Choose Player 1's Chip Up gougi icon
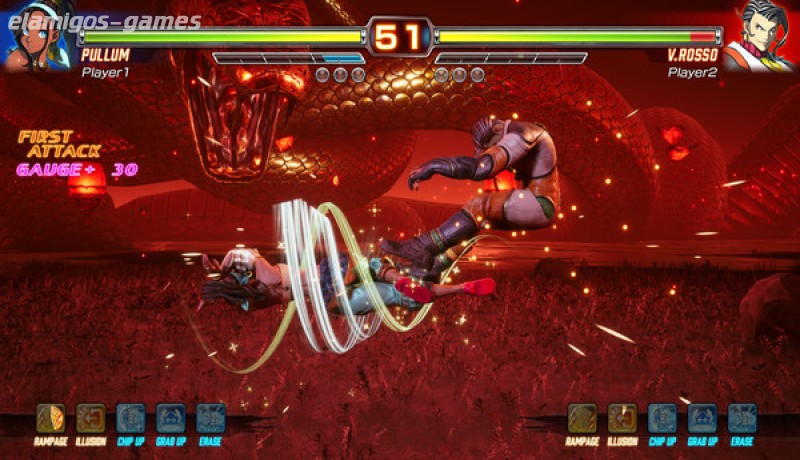The width and height of the screenshot is (800, 460). (x=130, y=417)
